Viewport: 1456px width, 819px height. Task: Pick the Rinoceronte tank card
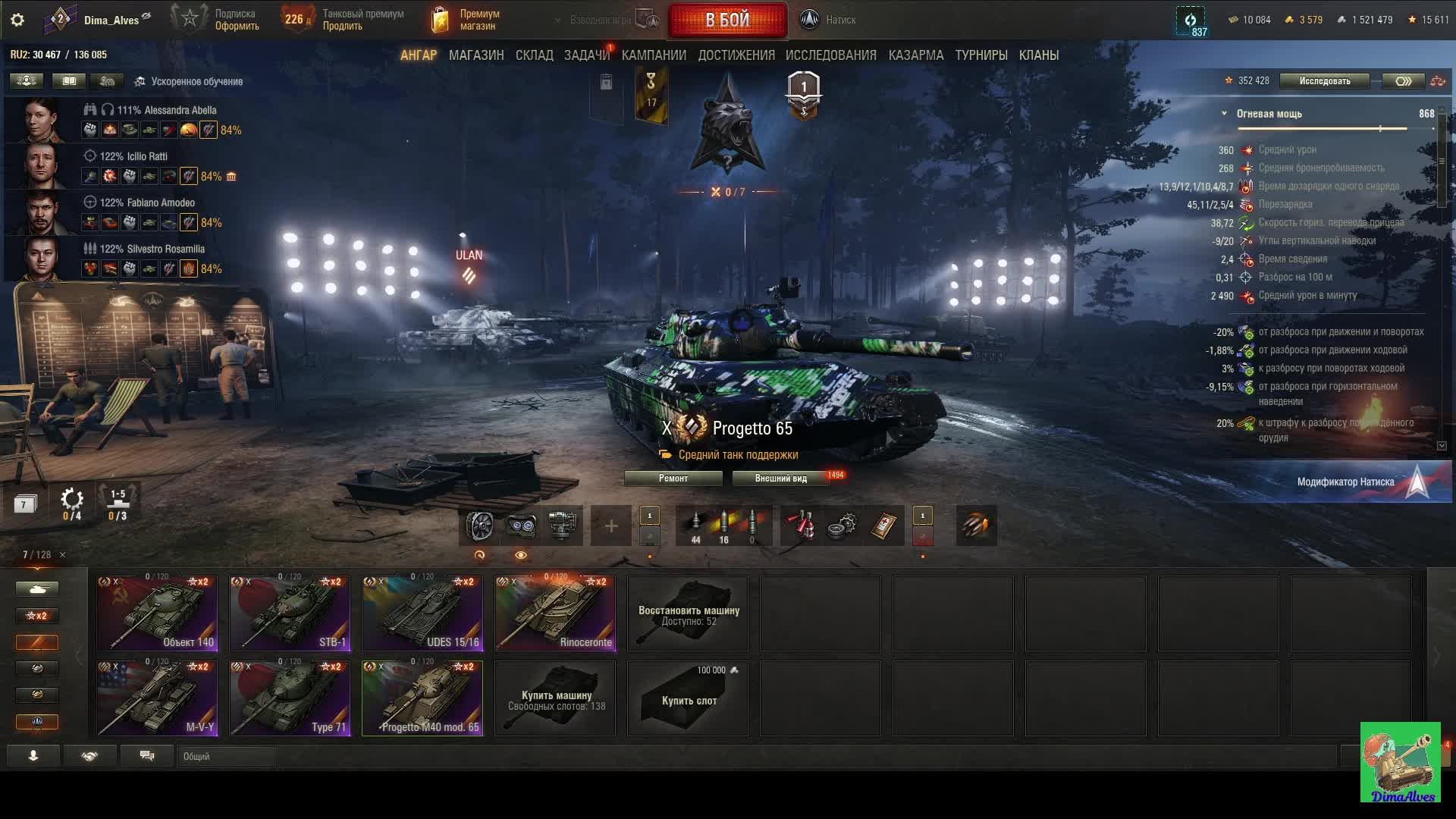click(x=555, y=613)
